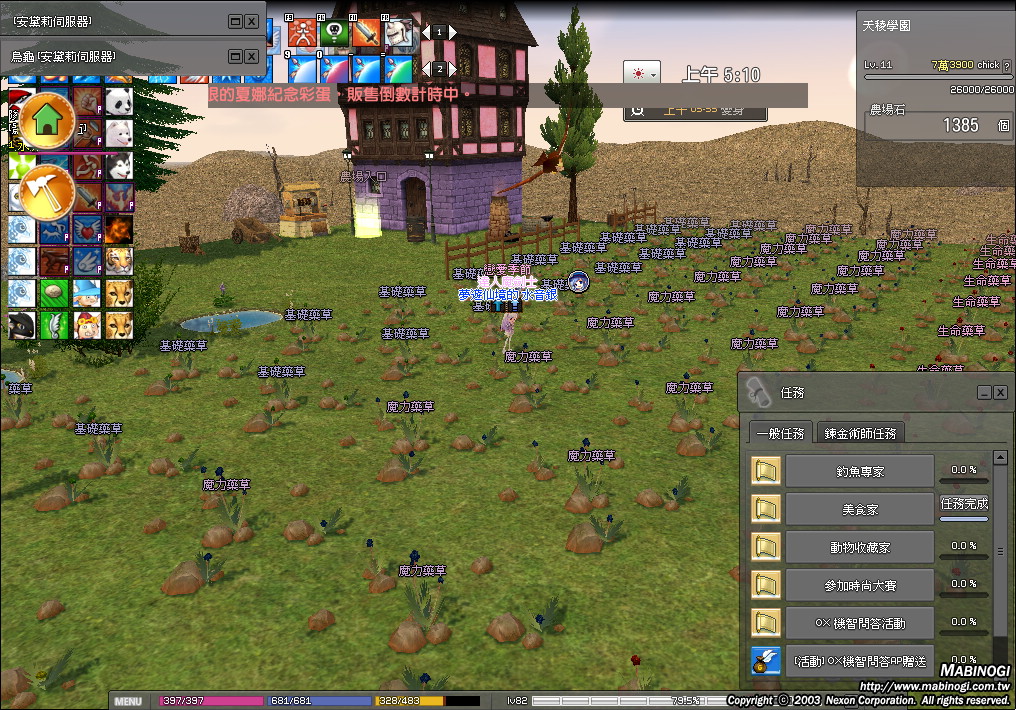Click the round hammer build button

46,190
